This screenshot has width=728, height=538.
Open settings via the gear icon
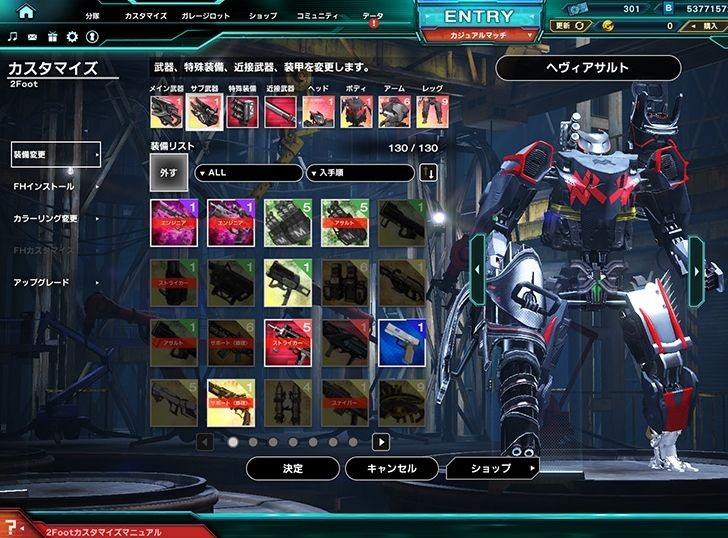(x=72, y=37)
